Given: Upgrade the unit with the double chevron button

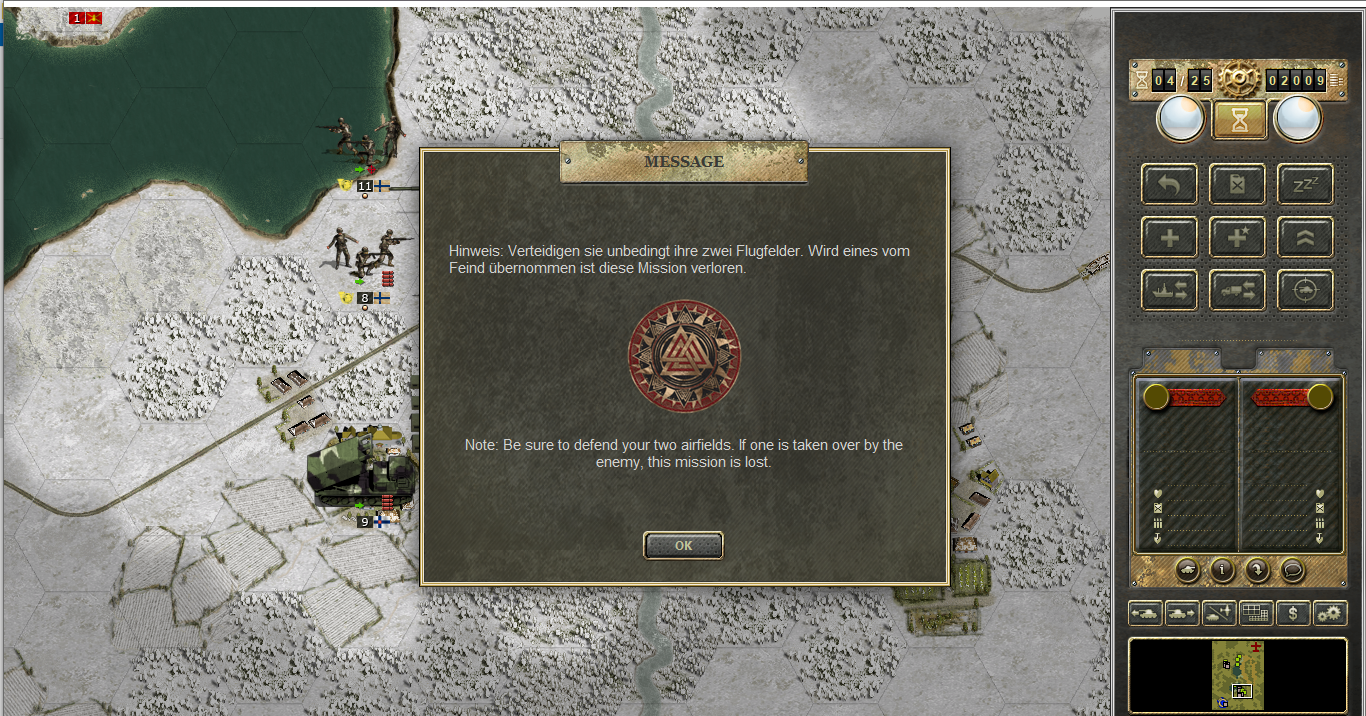Looking at the screenshot, I should pyautogui.click(x=1305, y=237).
